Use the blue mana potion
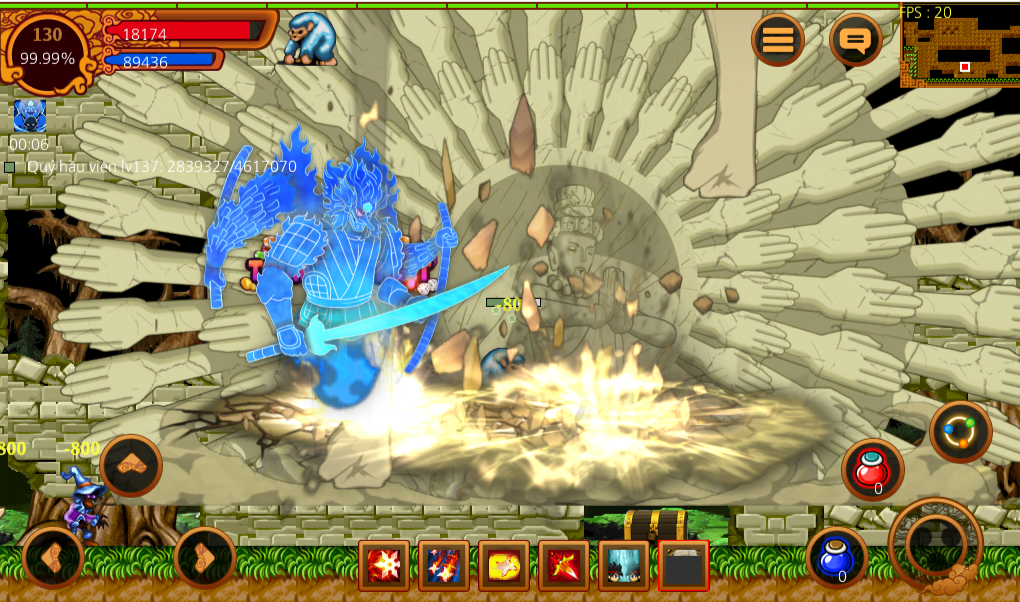Viewport: 1020px width, 602px height. pos(836,556)
